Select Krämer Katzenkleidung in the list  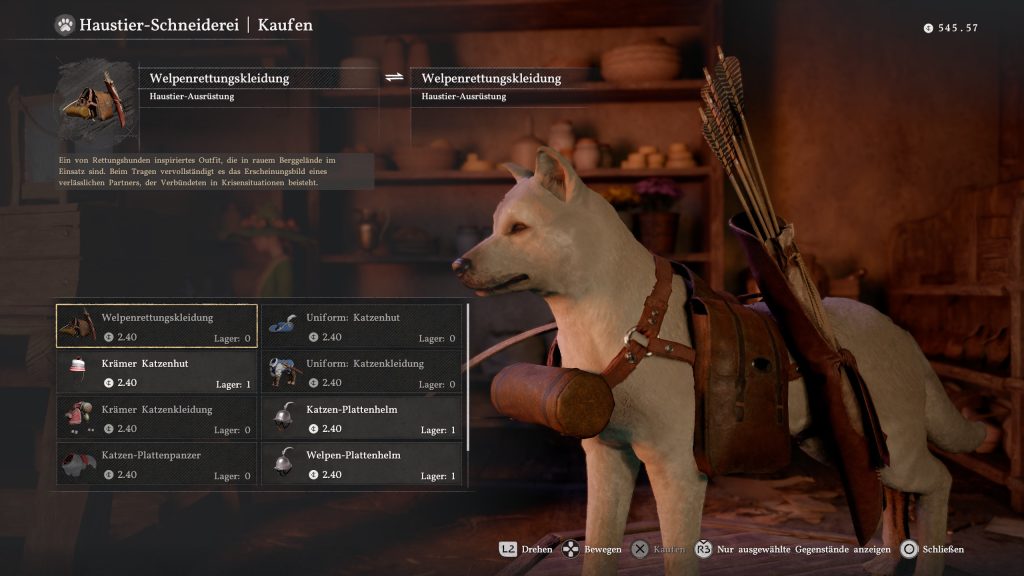(x=157, y=418)
